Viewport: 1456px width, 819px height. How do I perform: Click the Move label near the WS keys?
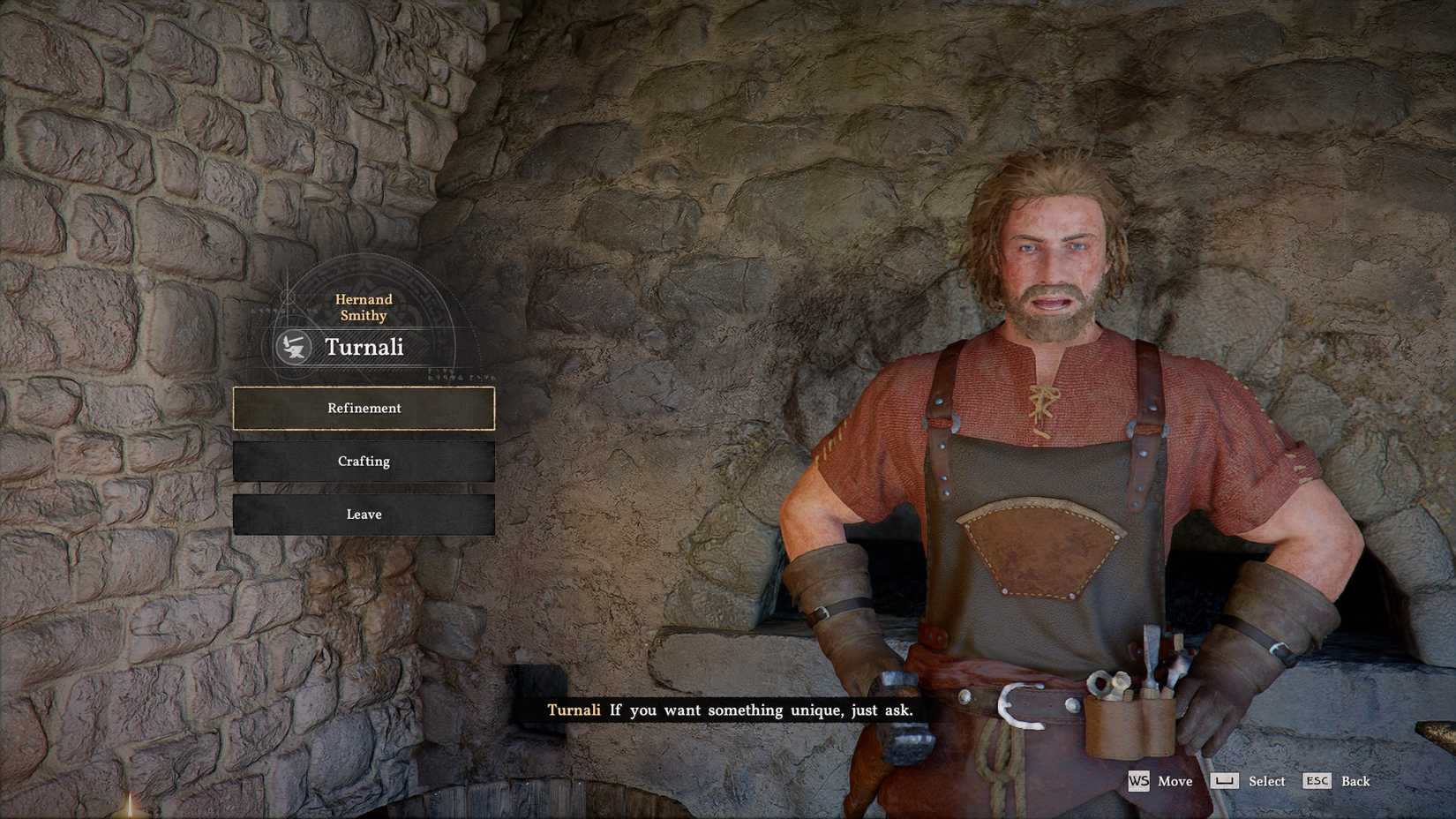point(1175,782)
